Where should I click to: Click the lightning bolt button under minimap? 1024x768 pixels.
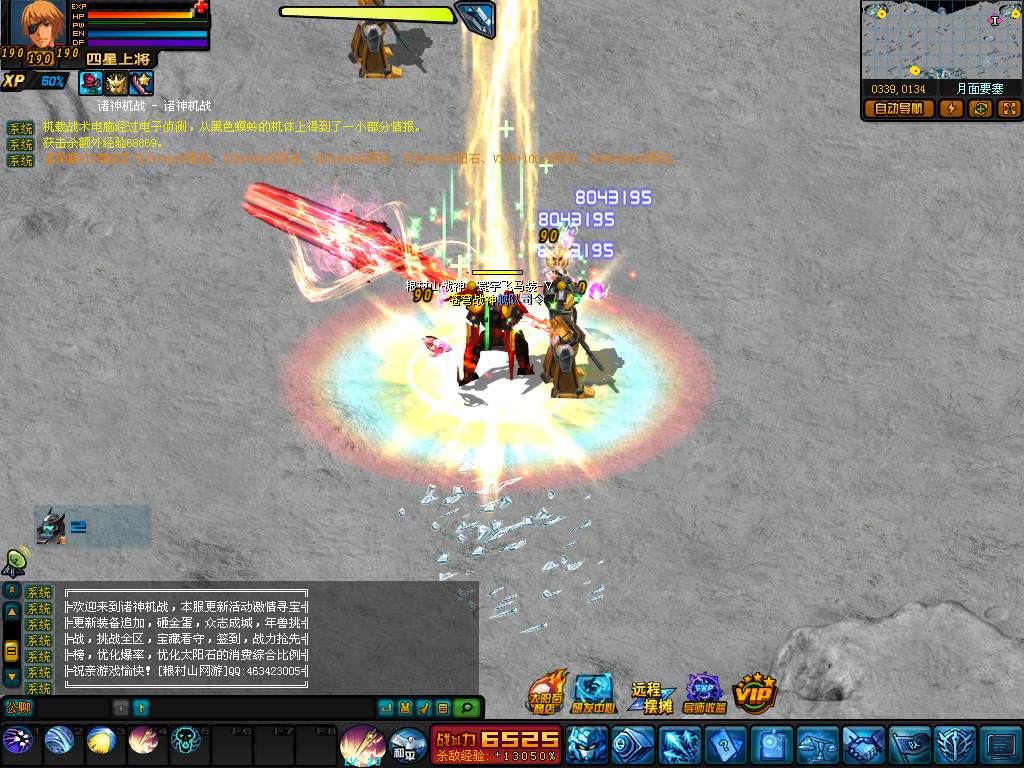pyautogui.click(x=951, y=109)
